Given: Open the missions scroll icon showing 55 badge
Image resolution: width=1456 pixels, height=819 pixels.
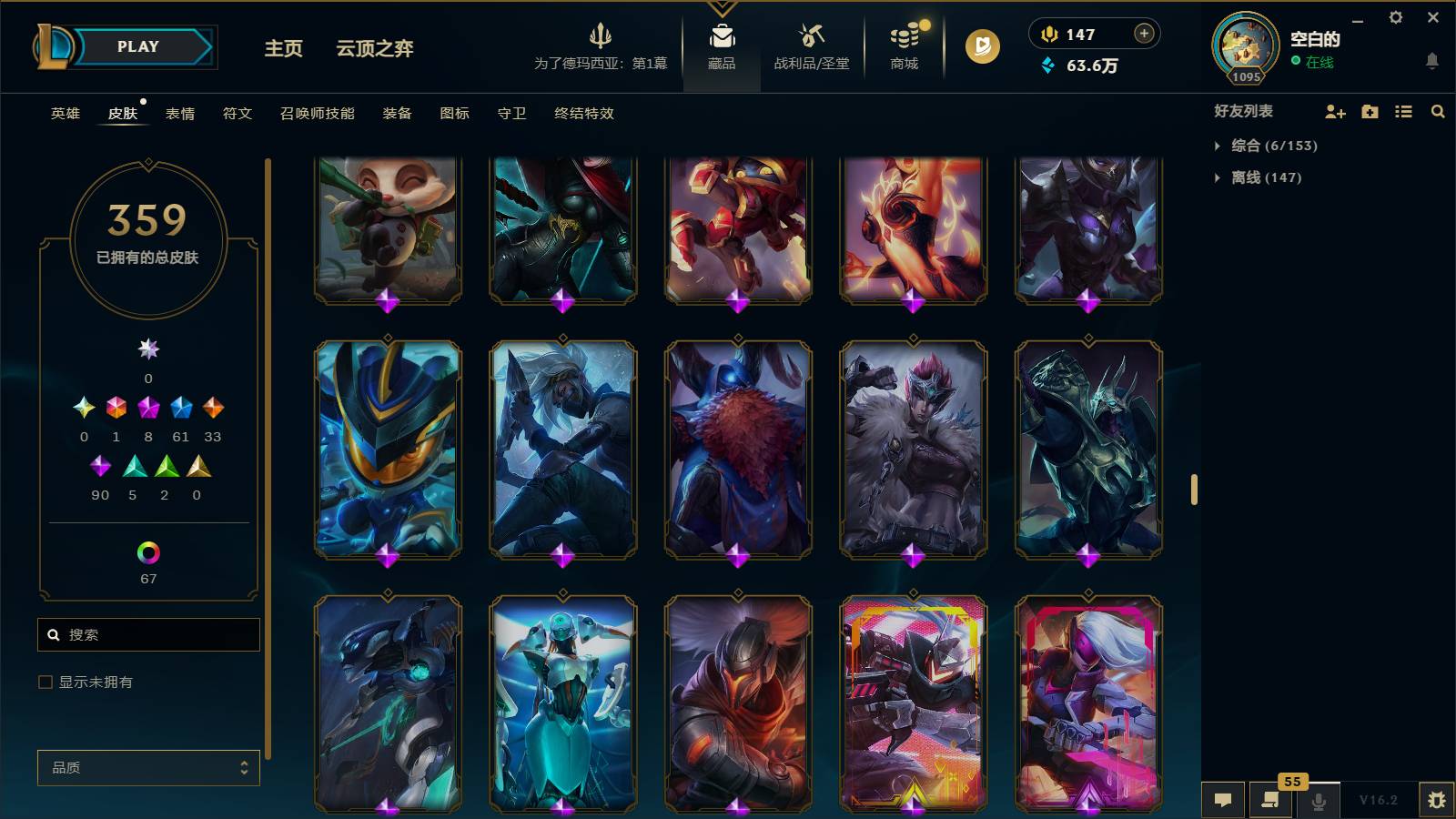Looking at the screenshot, I should (x=1270, y=801).
